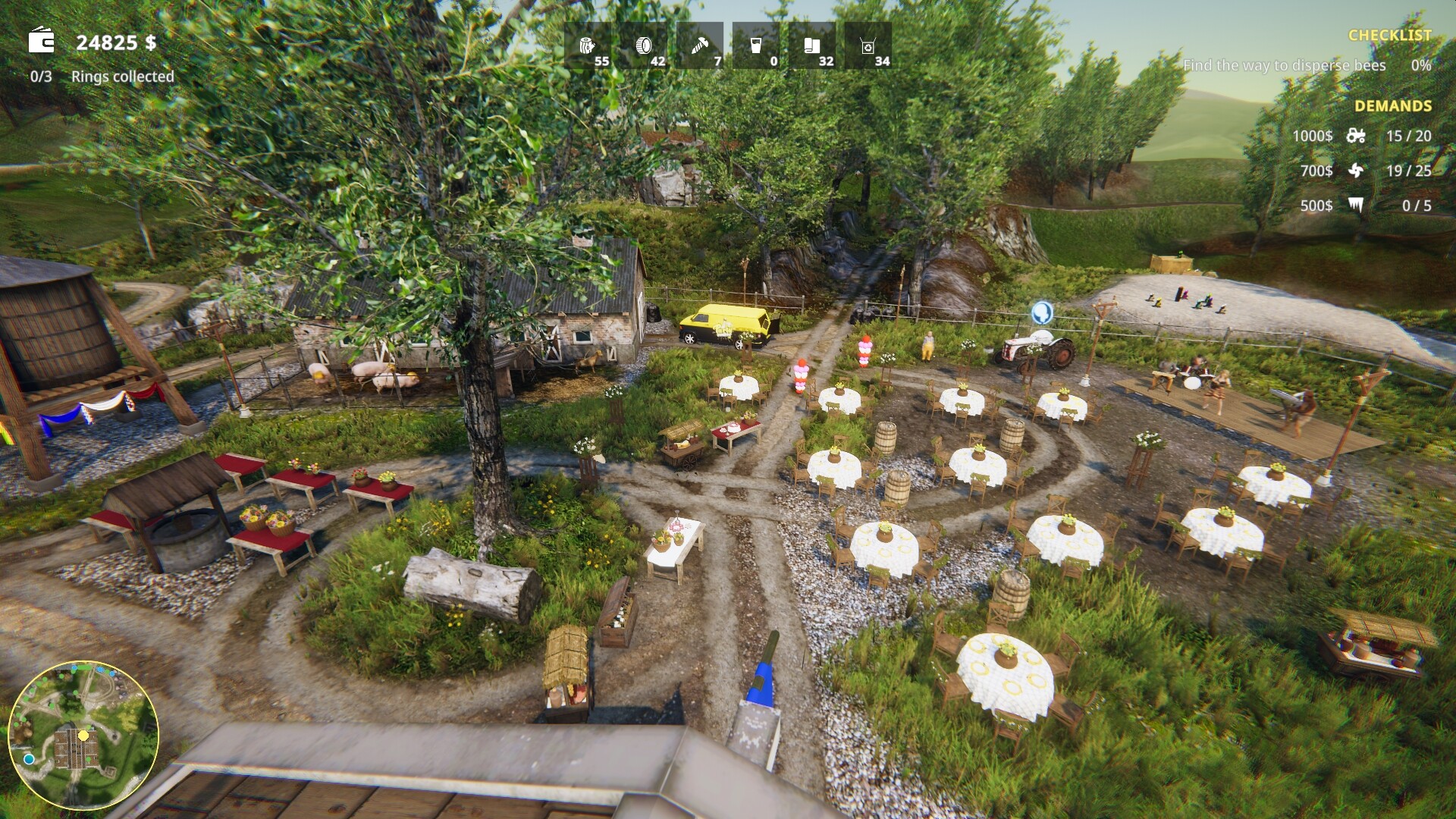Click the tractor icon in the Demands panel

(1357, 136)
